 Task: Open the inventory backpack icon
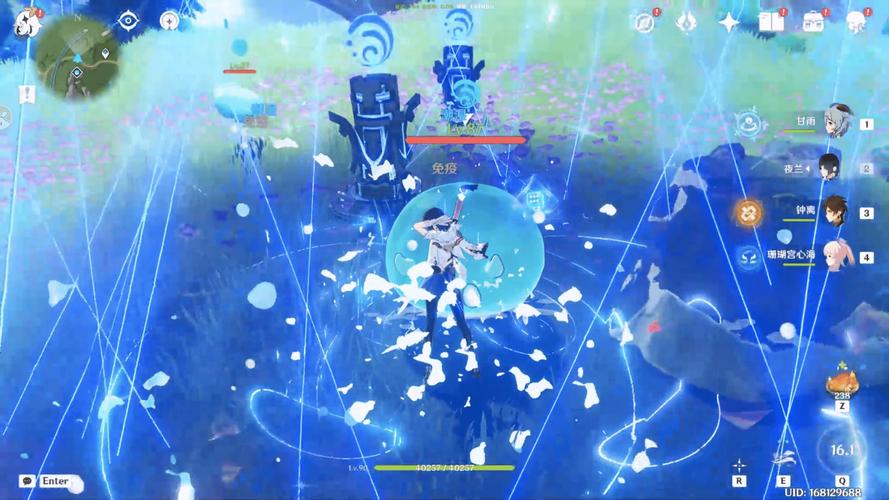[x=813, y=22]
